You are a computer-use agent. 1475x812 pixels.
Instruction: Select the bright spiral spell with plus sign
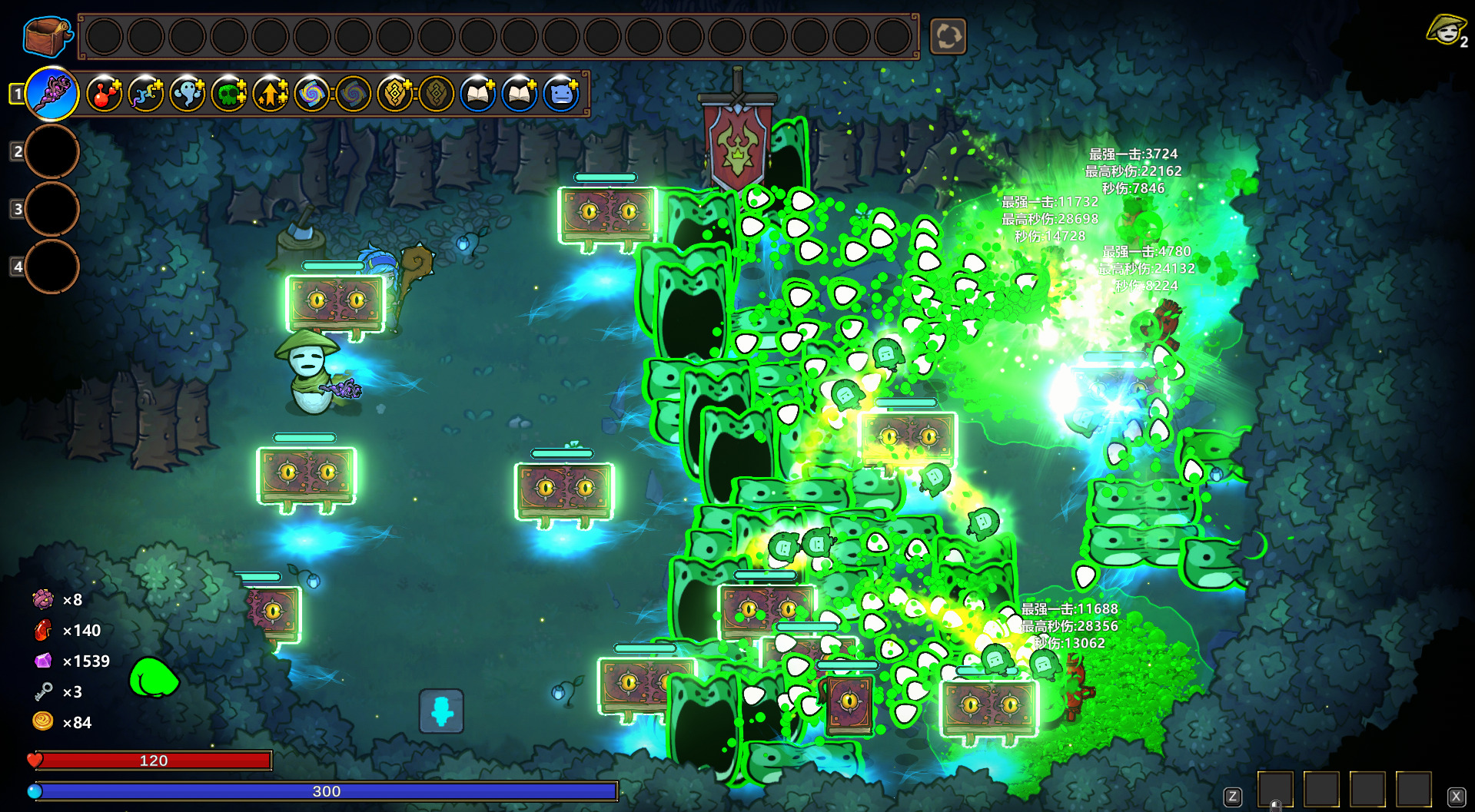click(312, 94)
